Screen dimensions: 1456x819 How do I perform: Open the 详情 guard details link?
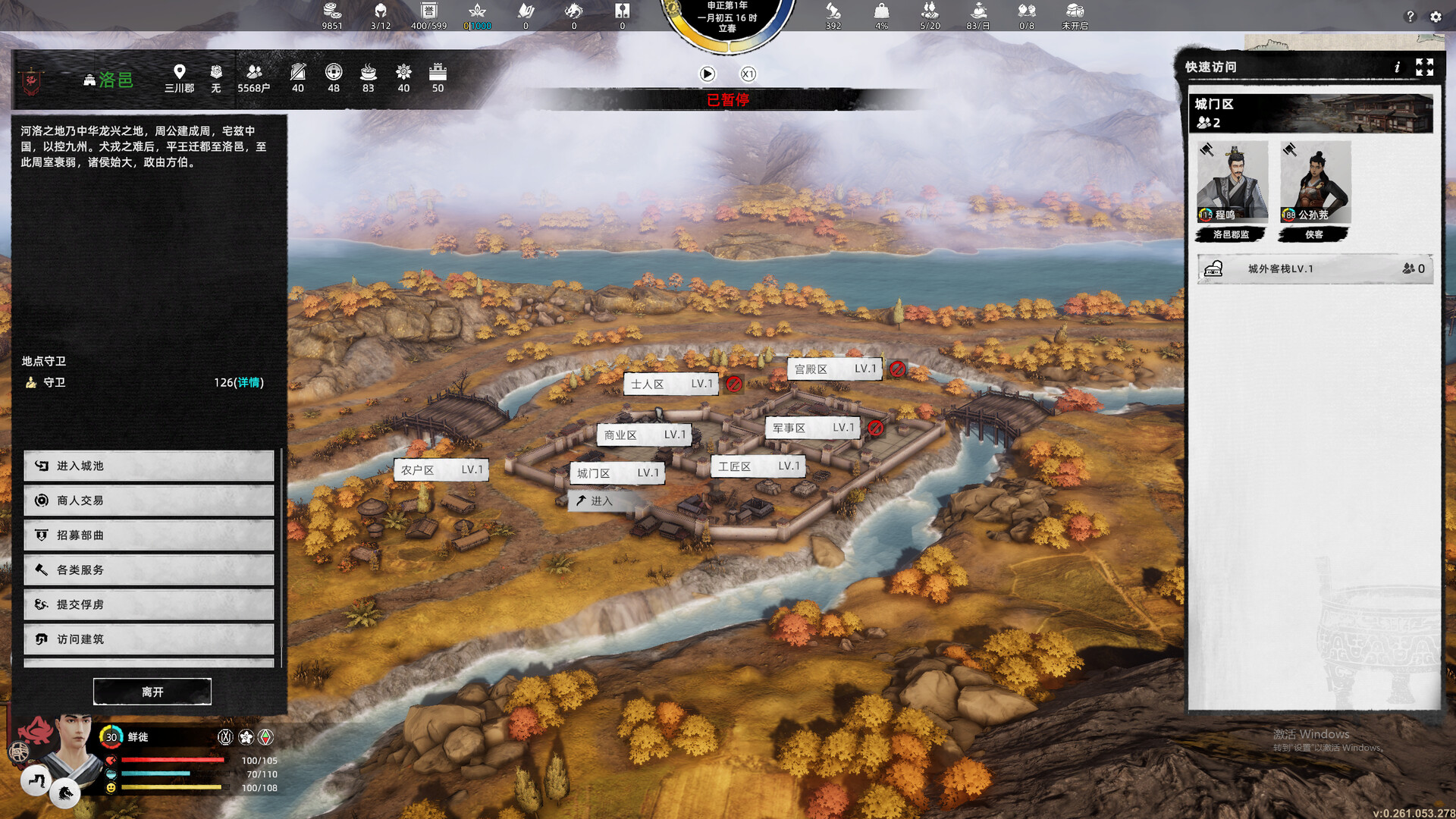[x=249, y=383]
